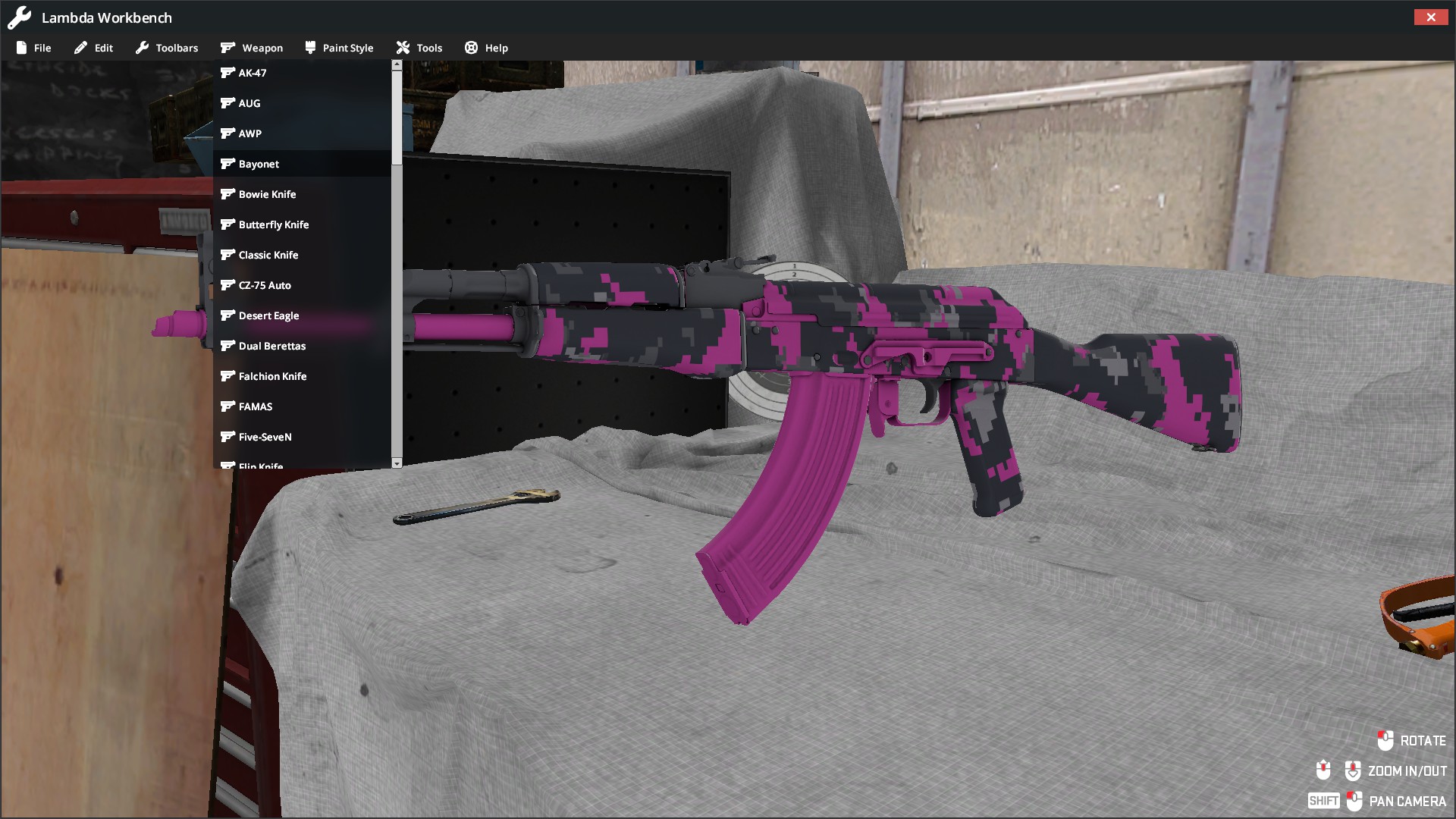Select the AK-47 weapon icon
Screen dimensions: 1456x819
click(229, 73)
